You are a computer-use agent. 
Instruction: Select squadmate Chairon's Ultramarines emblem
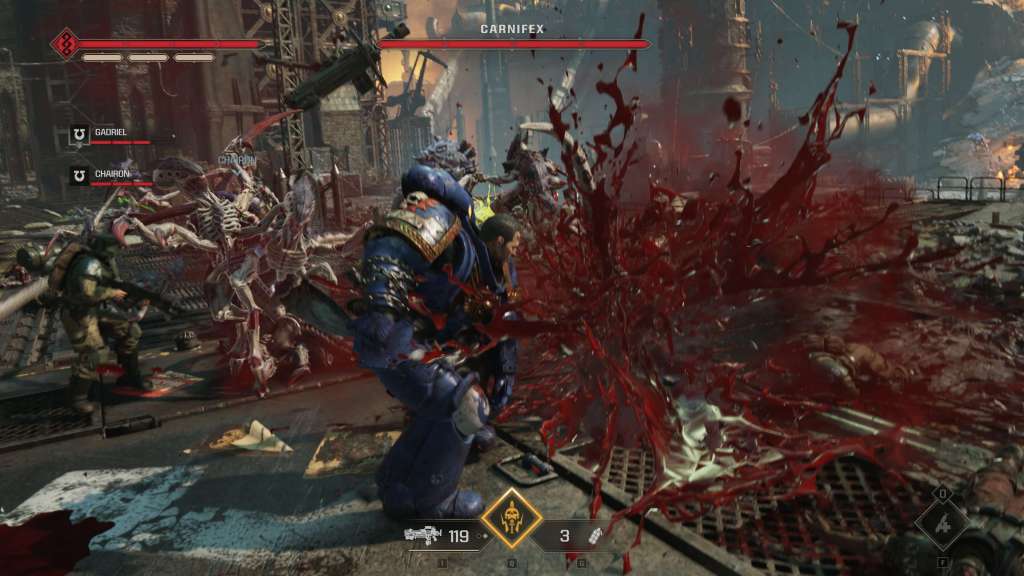(x=79, y=174)
